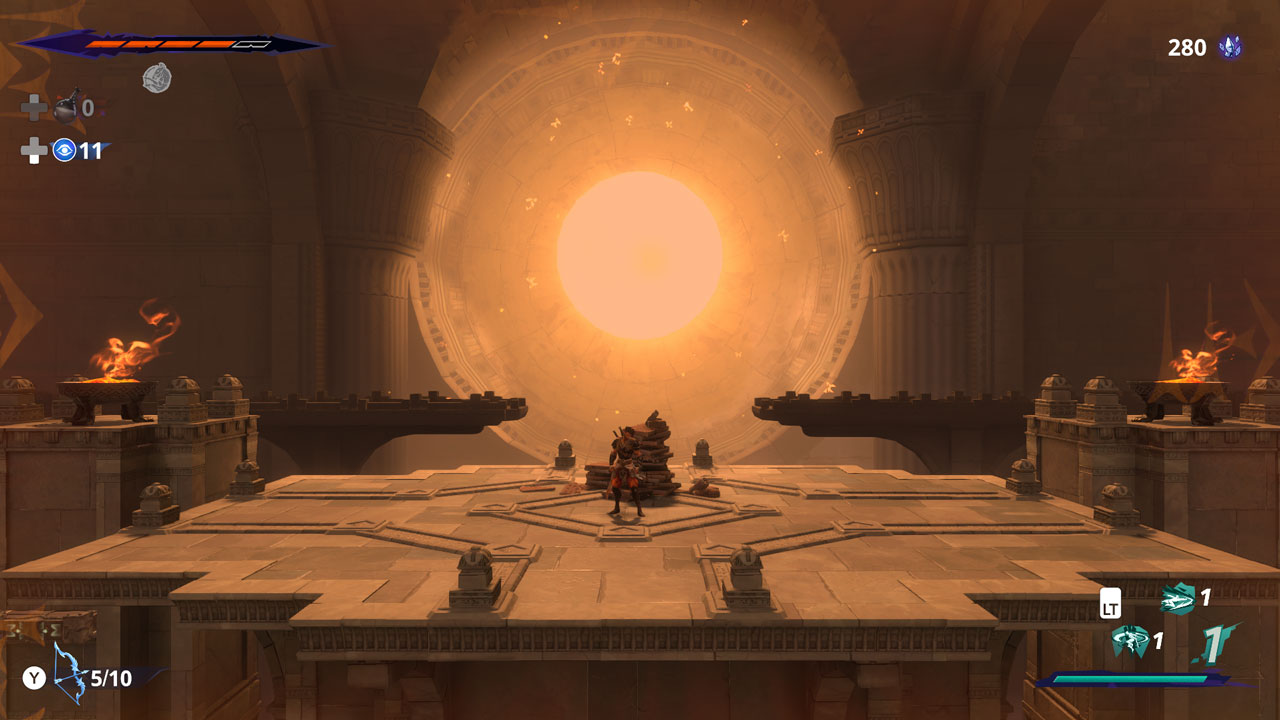The image size is (1280, 720).
Task: Select the healing potion flask icon
Action: click(x=66, y=107)
